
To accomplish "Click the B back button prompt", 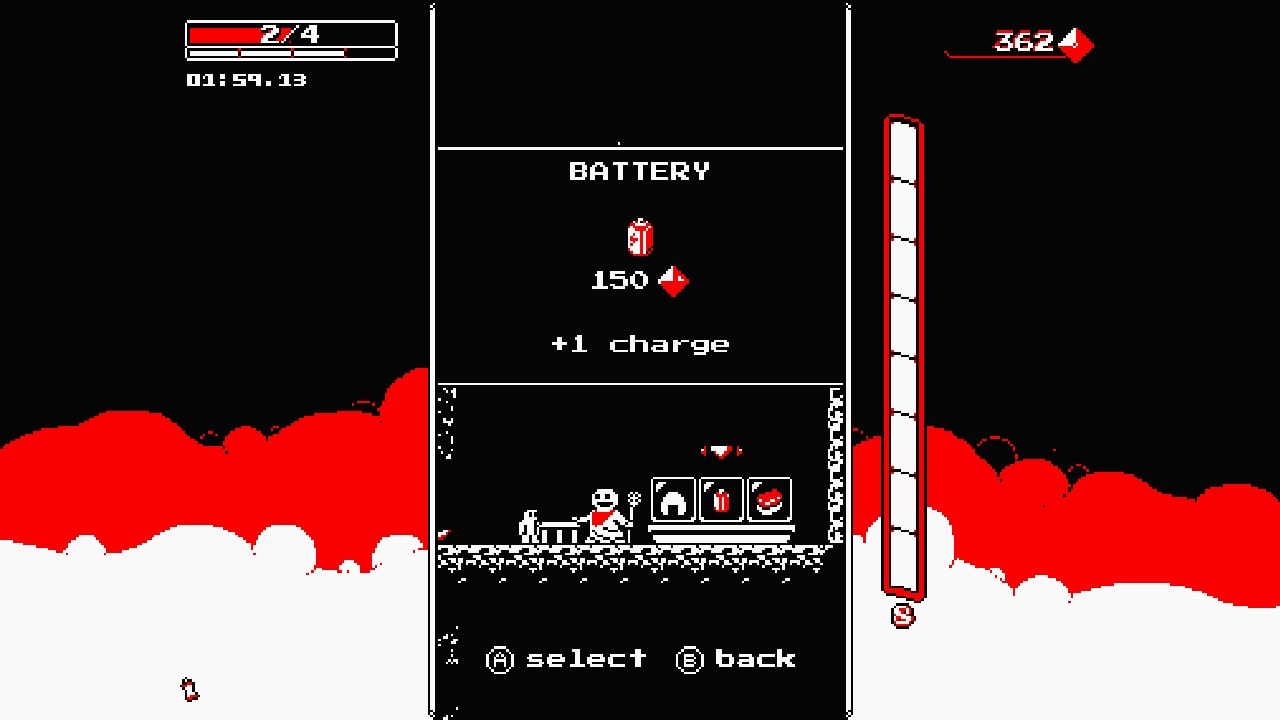I will pos(738,659).
